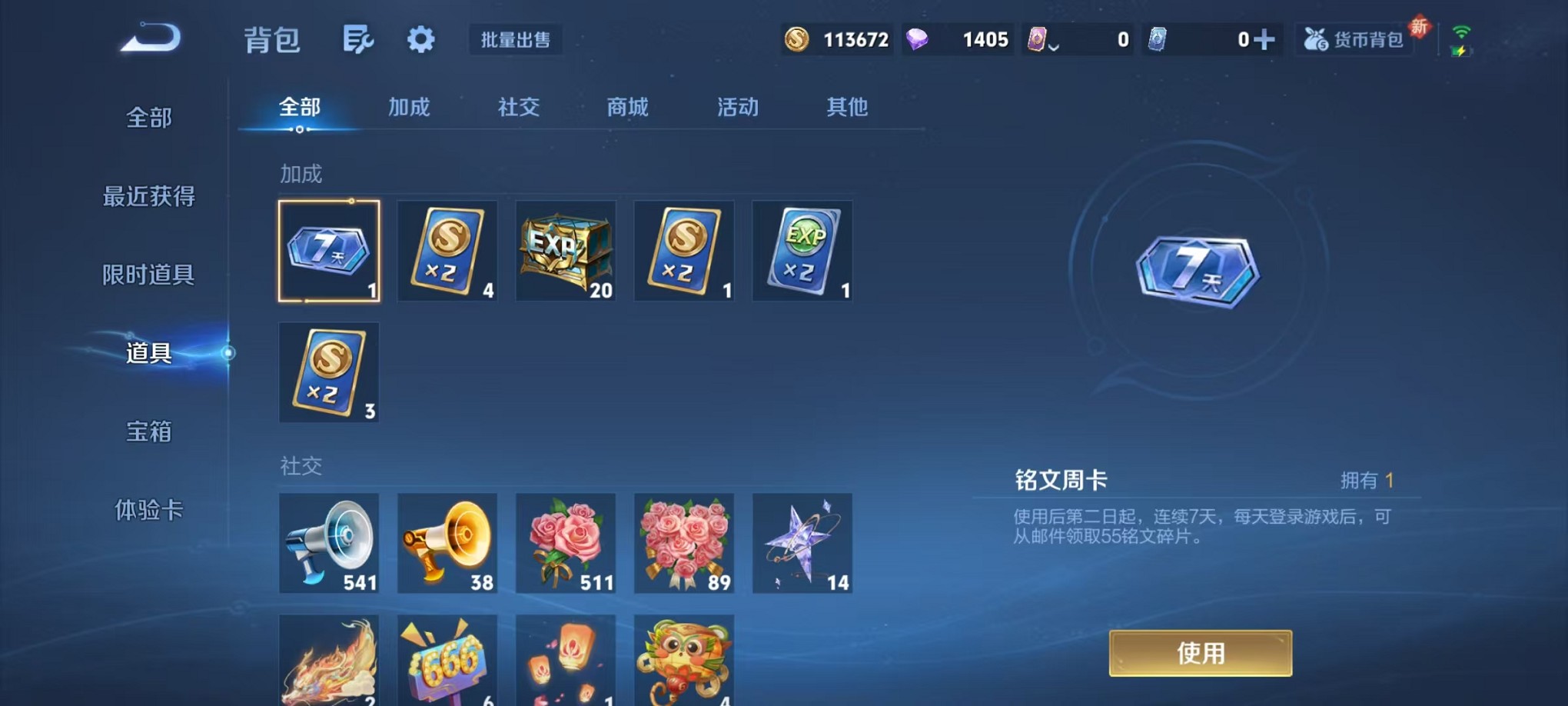Open the silver loudspeaker item
This screenshot has height=706, width=1568.
(329, 543)
